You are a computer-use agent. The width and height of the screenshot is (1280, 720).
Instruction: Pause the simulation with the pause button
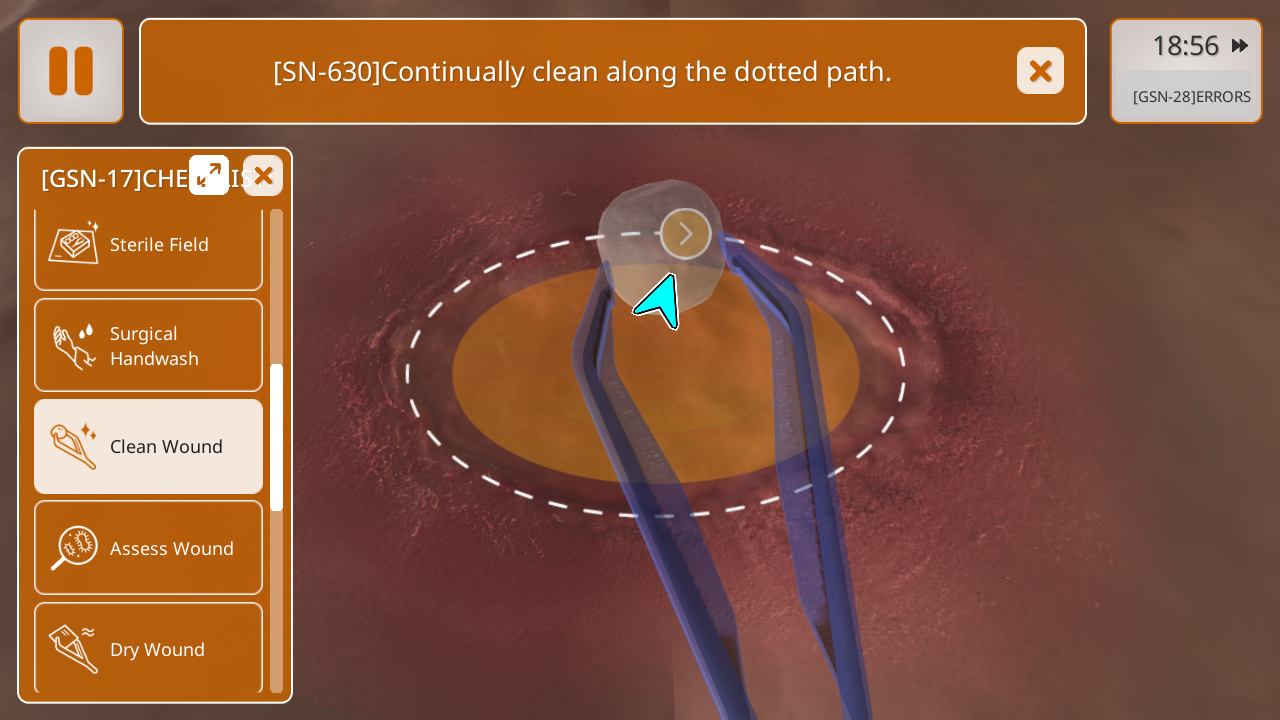tap(71, 71)
